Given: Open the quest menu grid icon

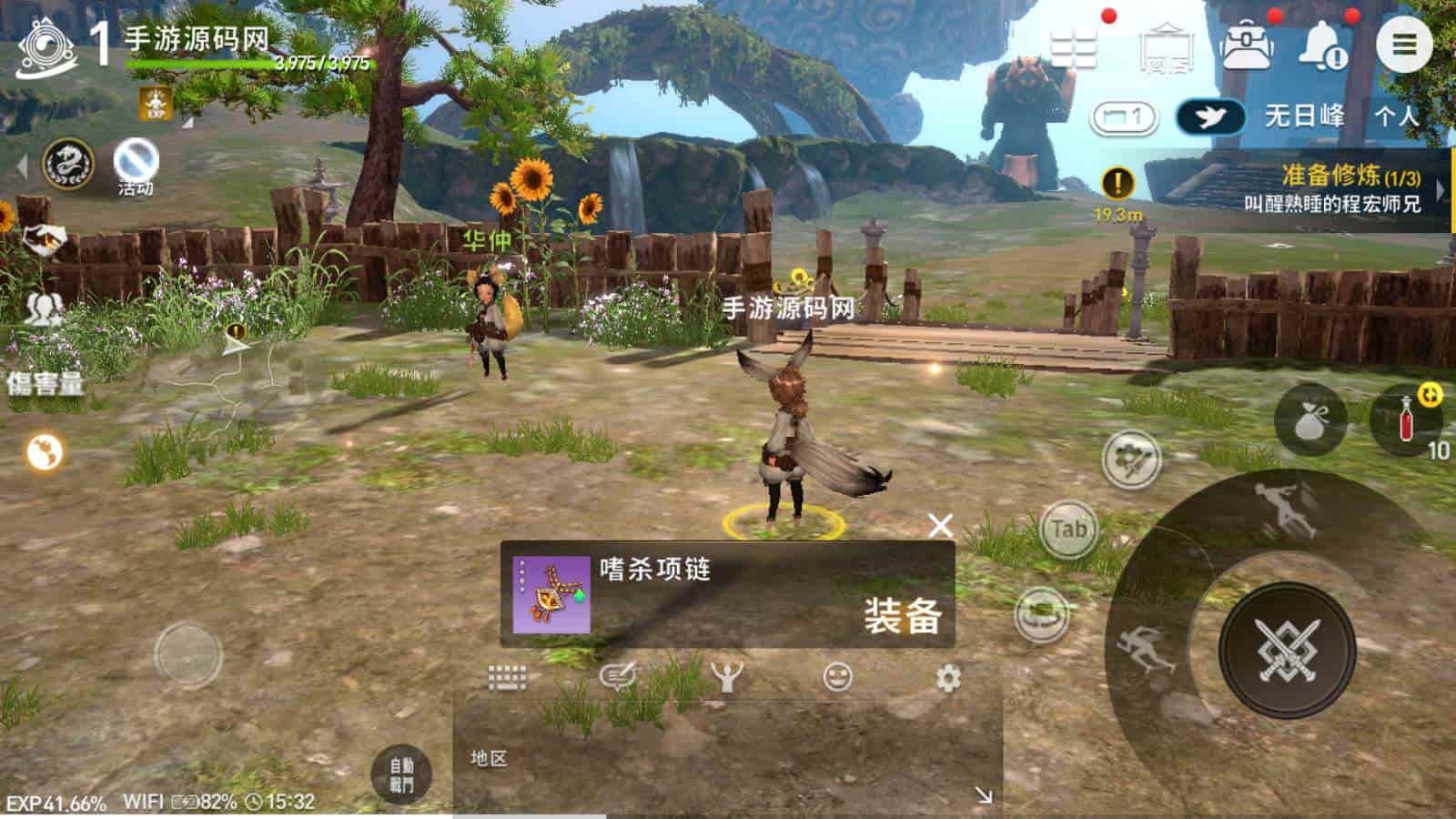Looking at the screenshot, I should click(1073, 46).
